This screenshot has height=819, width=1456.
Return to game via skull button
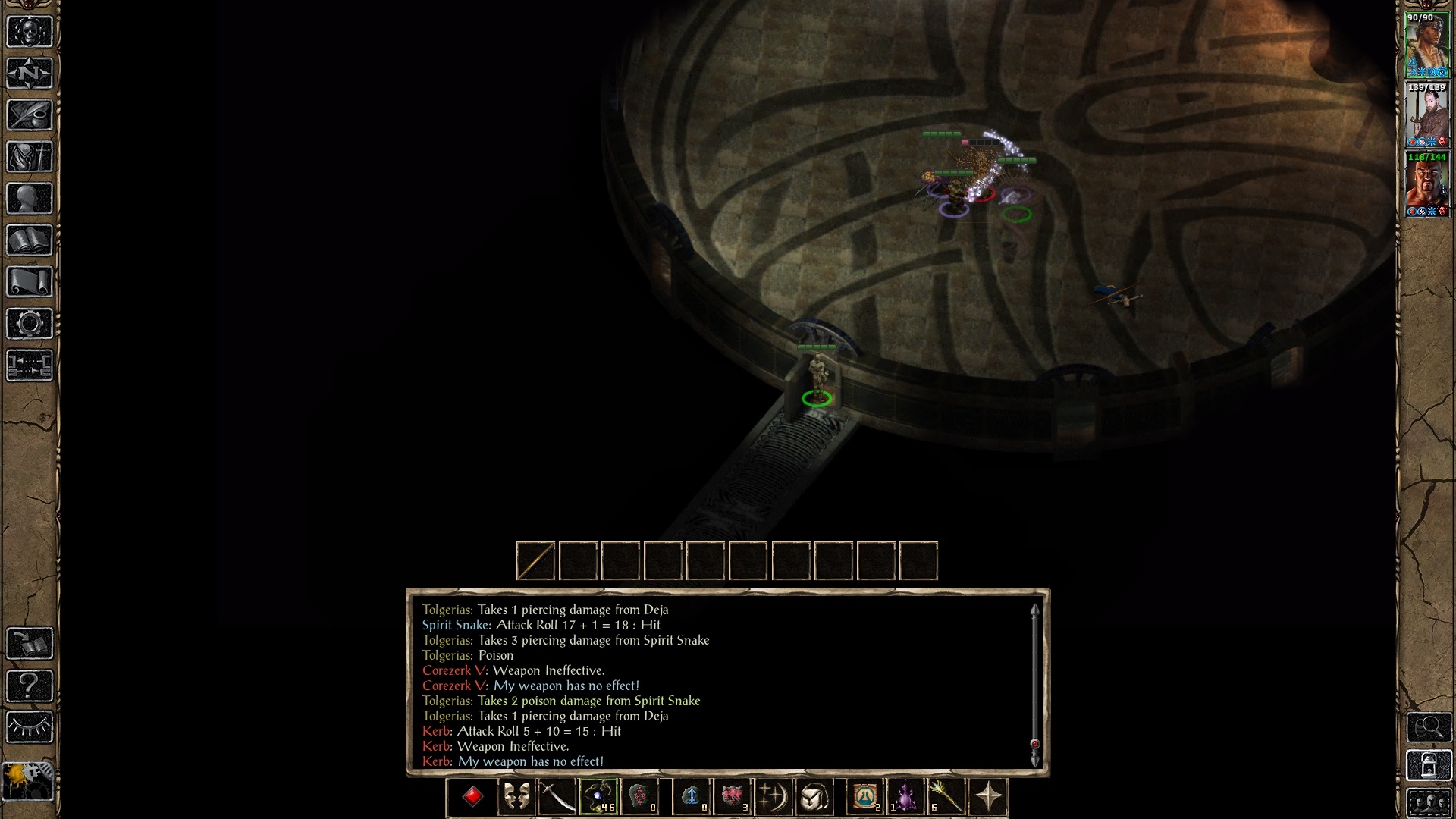30,32
